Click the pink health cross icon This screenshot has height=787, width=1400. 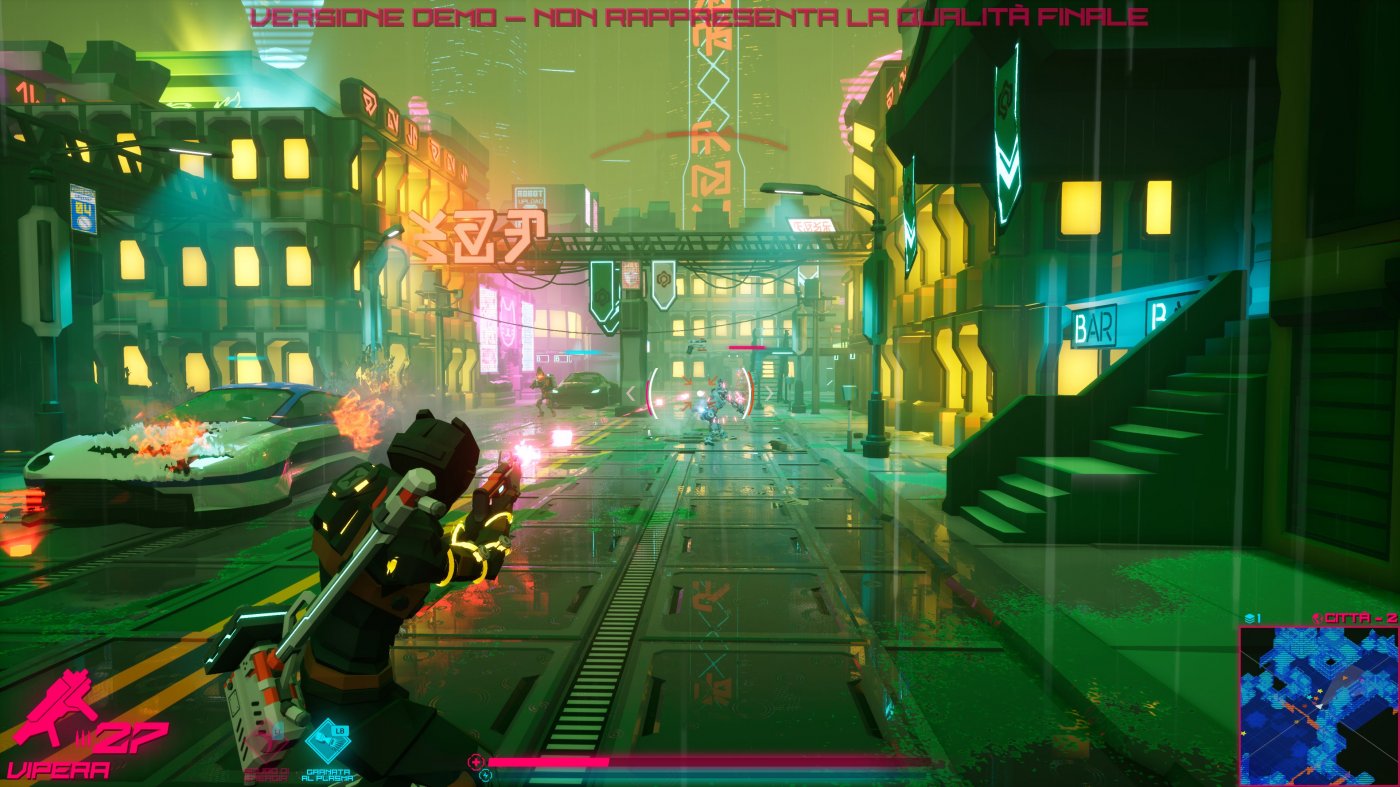click(x=476, y=762)
